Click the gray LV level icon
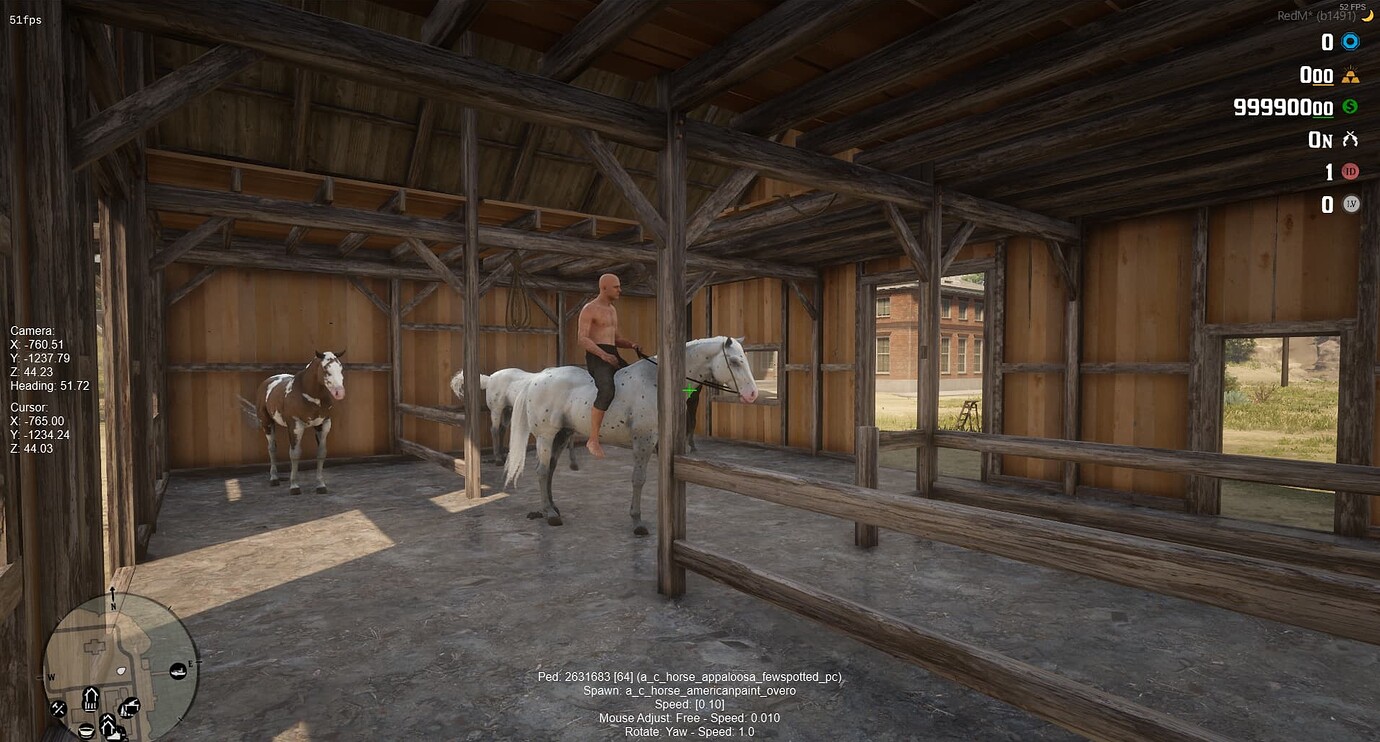 click(1350, 204)
